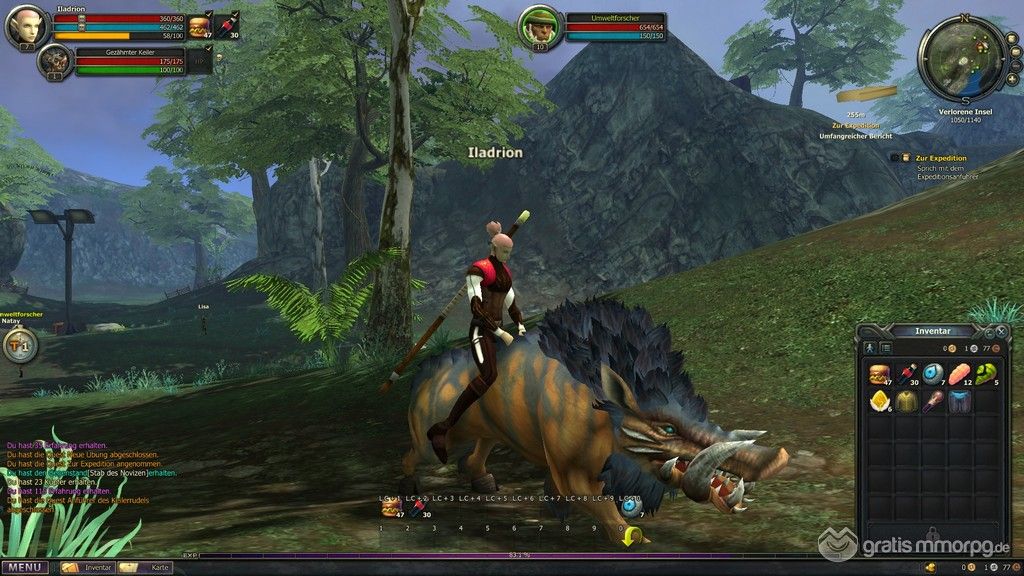Click the Zur Expedition quest tracker entry
The height and width of the screenshot is (576, 1024).
point(941,158)
